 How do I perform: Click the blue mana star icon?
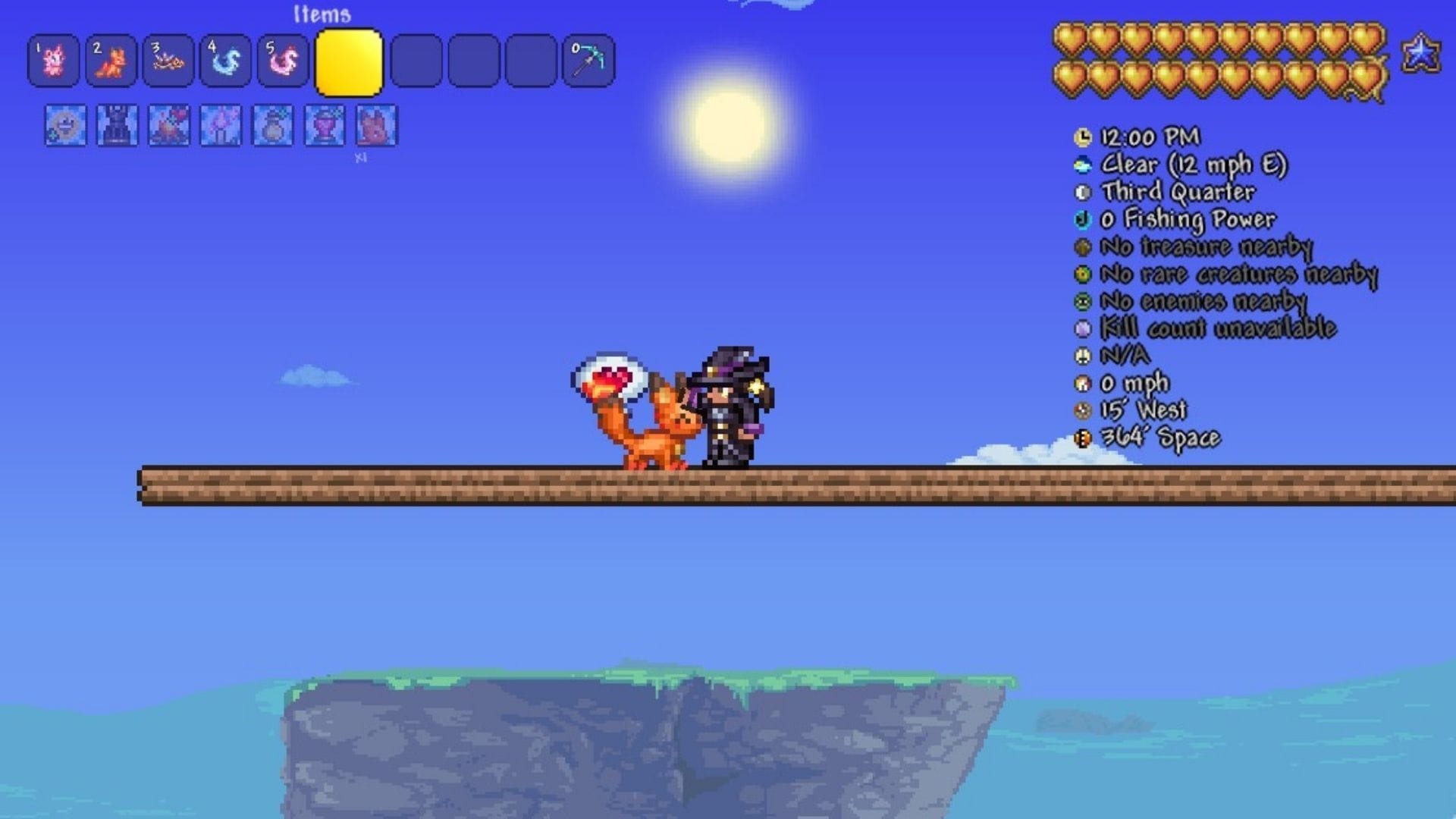click(1420, 54)
